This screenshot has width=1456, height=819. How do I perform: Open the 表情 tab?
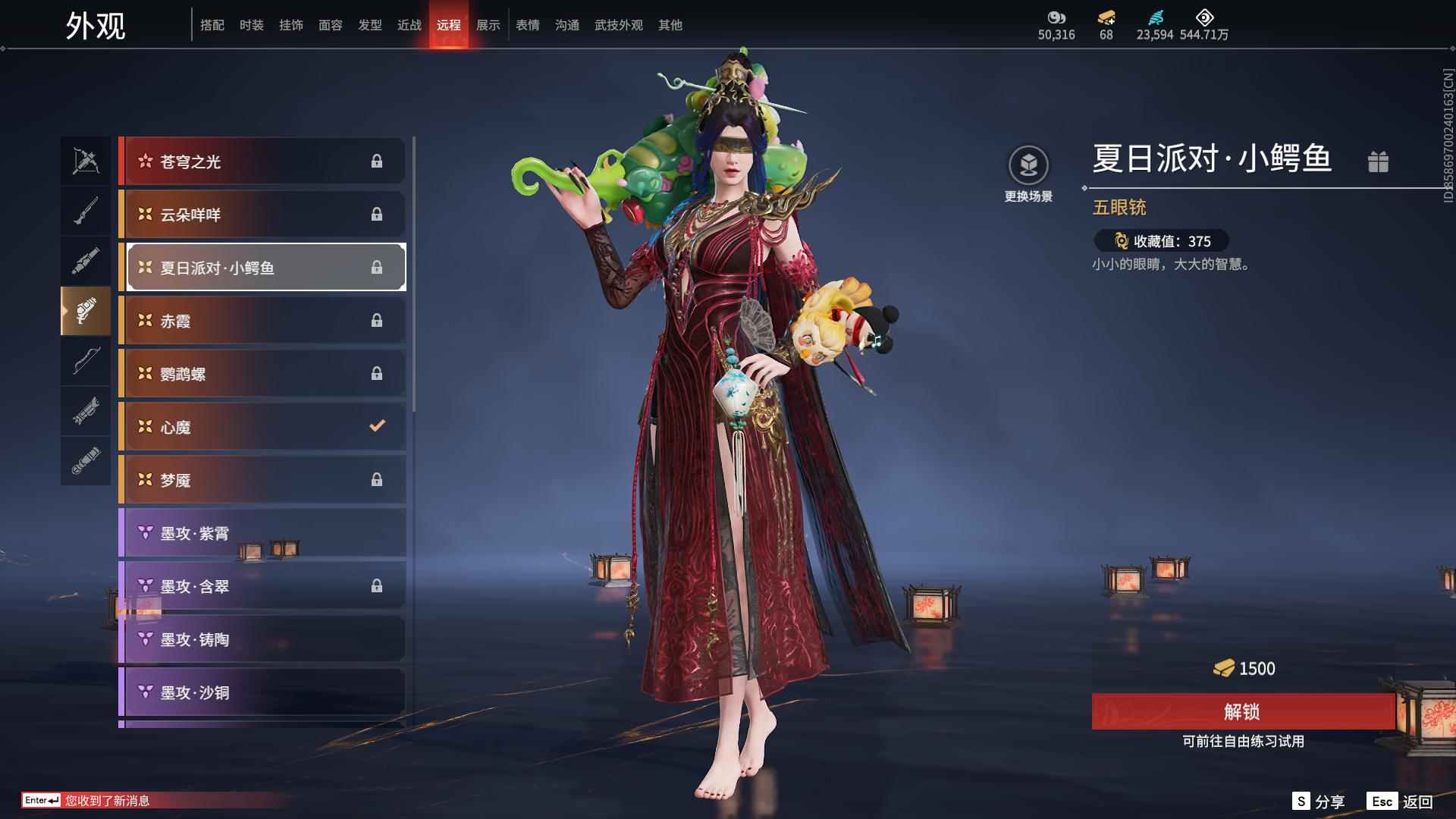tap(528, 25)
